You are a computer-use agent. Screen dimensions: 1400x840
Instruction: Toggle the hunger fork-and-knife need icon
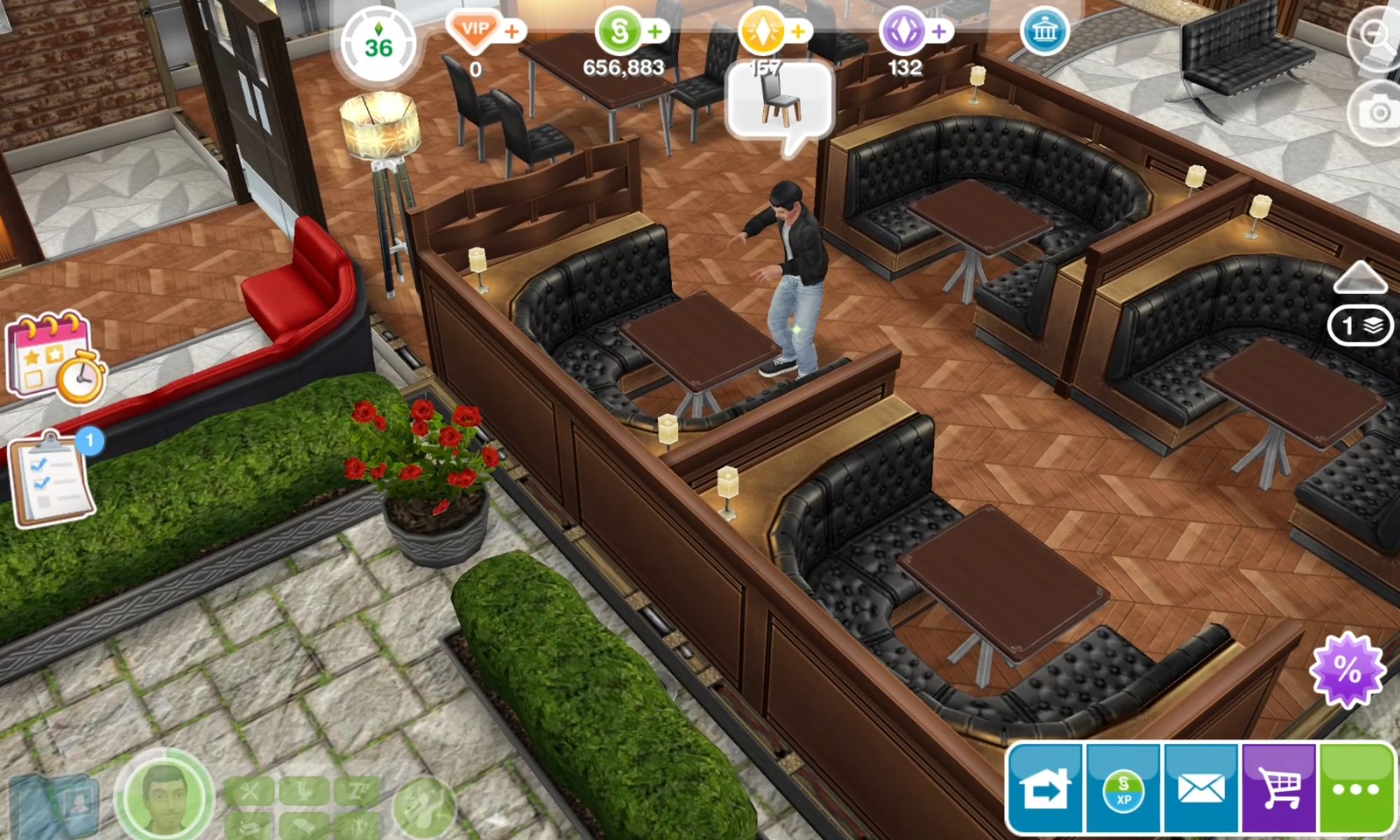(248, 790)
